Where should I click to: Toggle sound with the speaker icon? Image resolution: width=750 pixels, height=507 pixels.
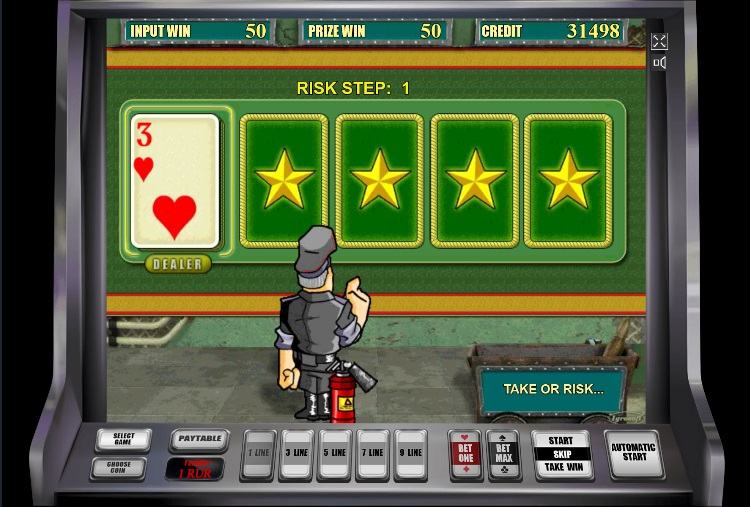[x=659, y=63]
